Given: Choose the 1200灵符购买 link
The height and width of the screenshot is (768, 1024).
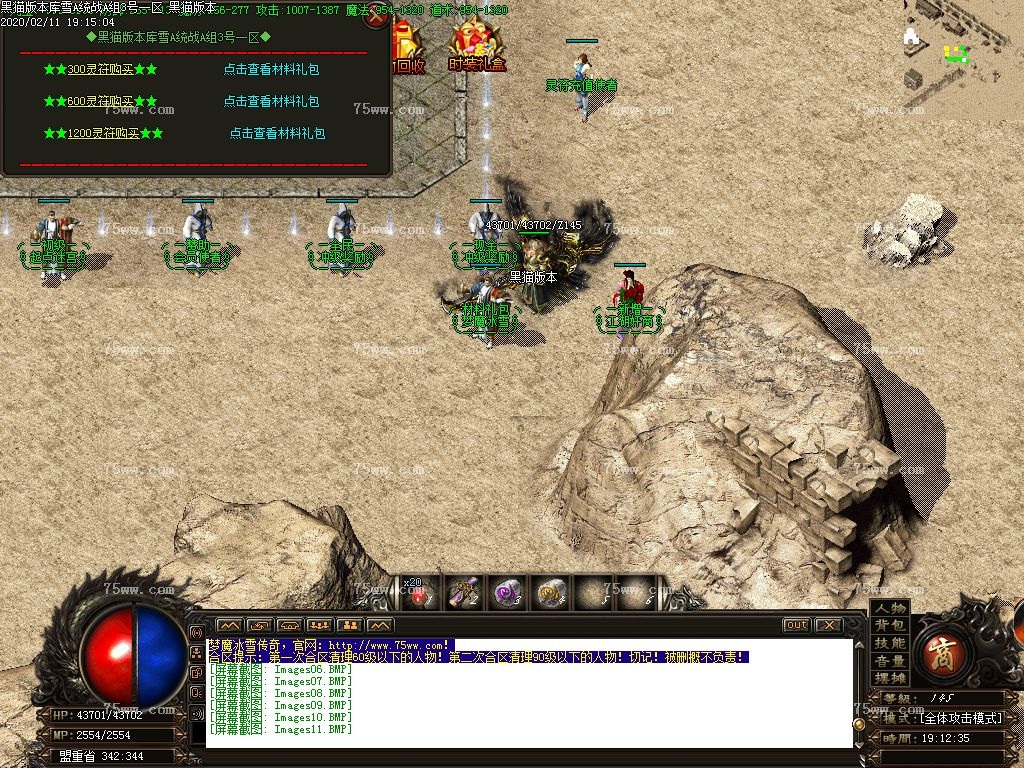Looking at the screenshot, I should (x=103, y=133).
